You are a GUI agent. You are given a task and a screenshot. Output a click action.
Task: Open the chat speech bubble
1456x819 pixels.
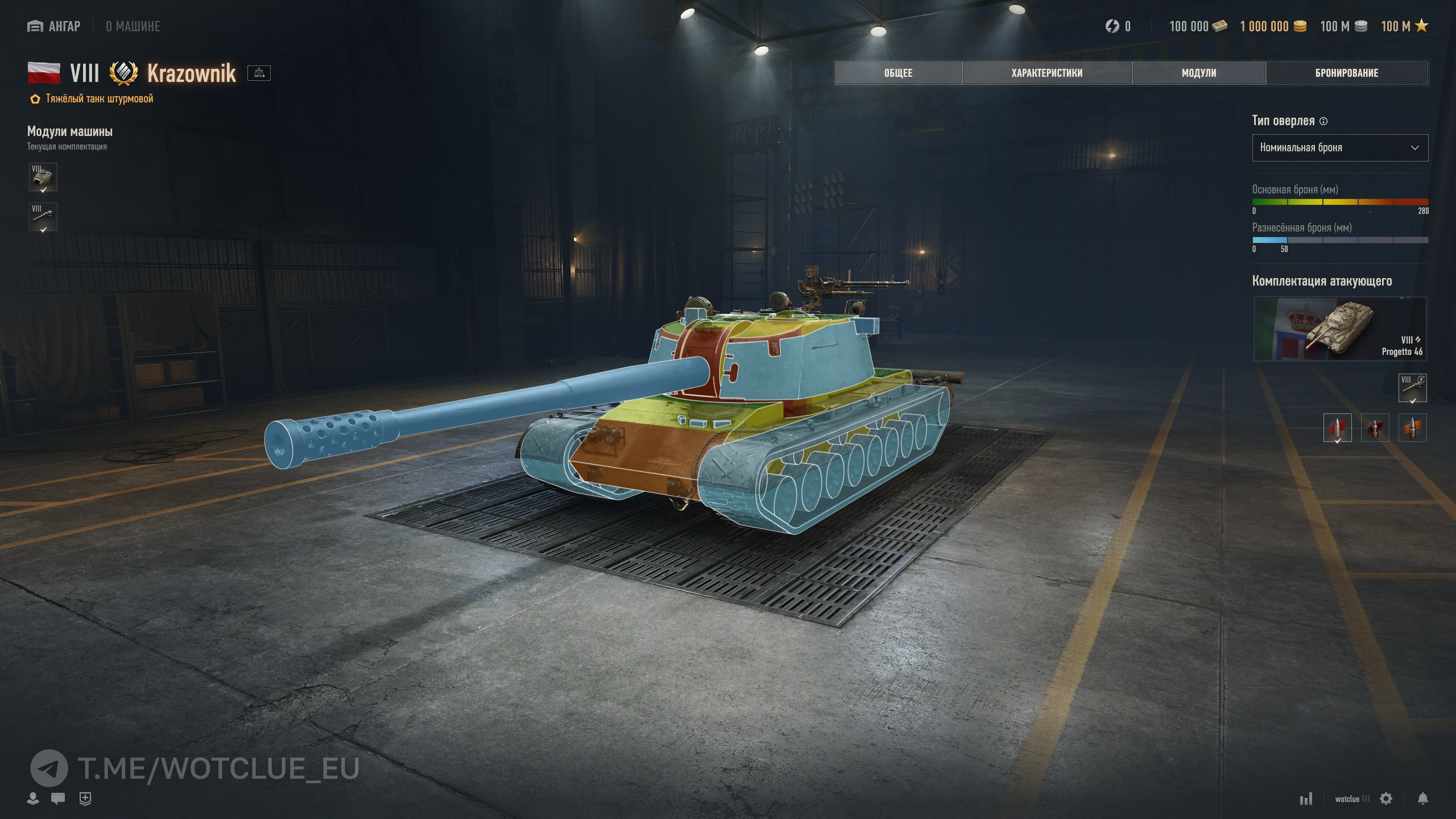(x=57, y=799)
